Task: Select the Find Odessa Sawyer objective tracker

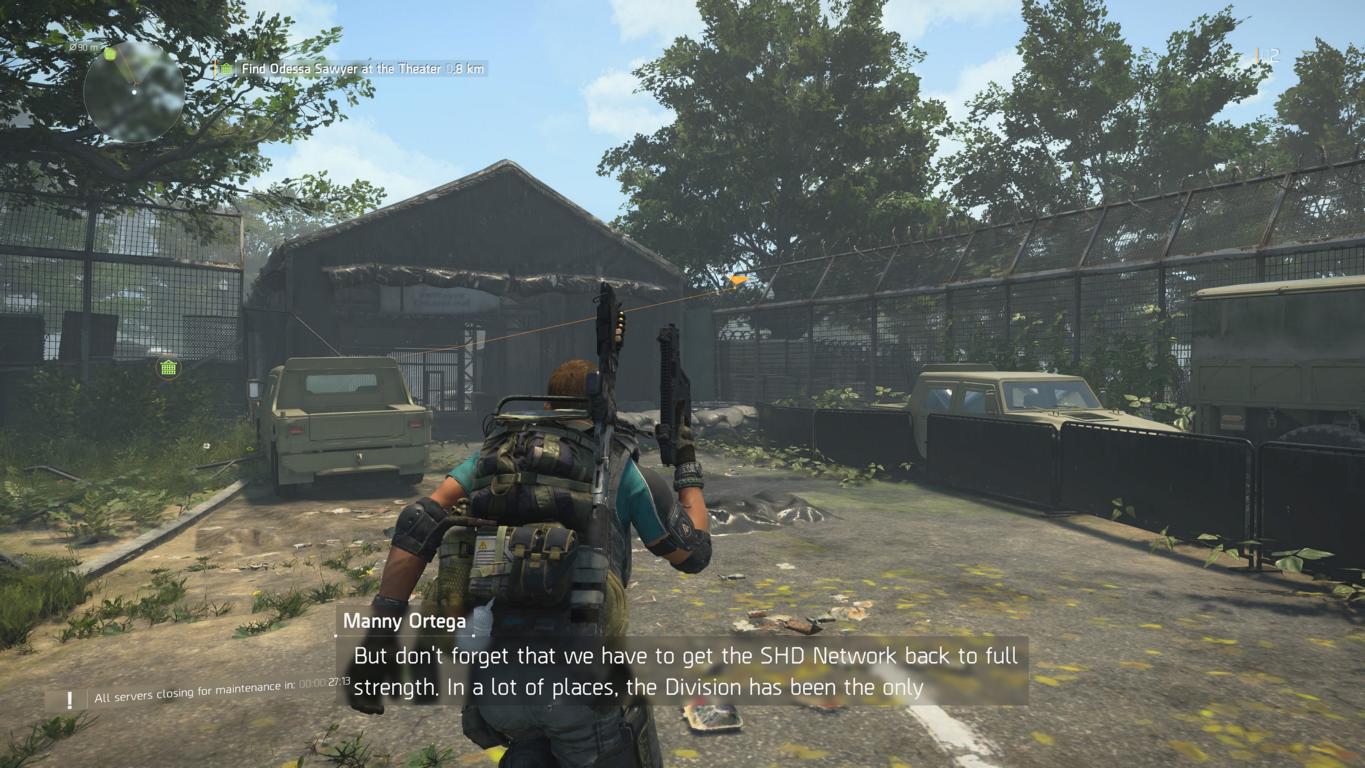Action: [352, 69]
